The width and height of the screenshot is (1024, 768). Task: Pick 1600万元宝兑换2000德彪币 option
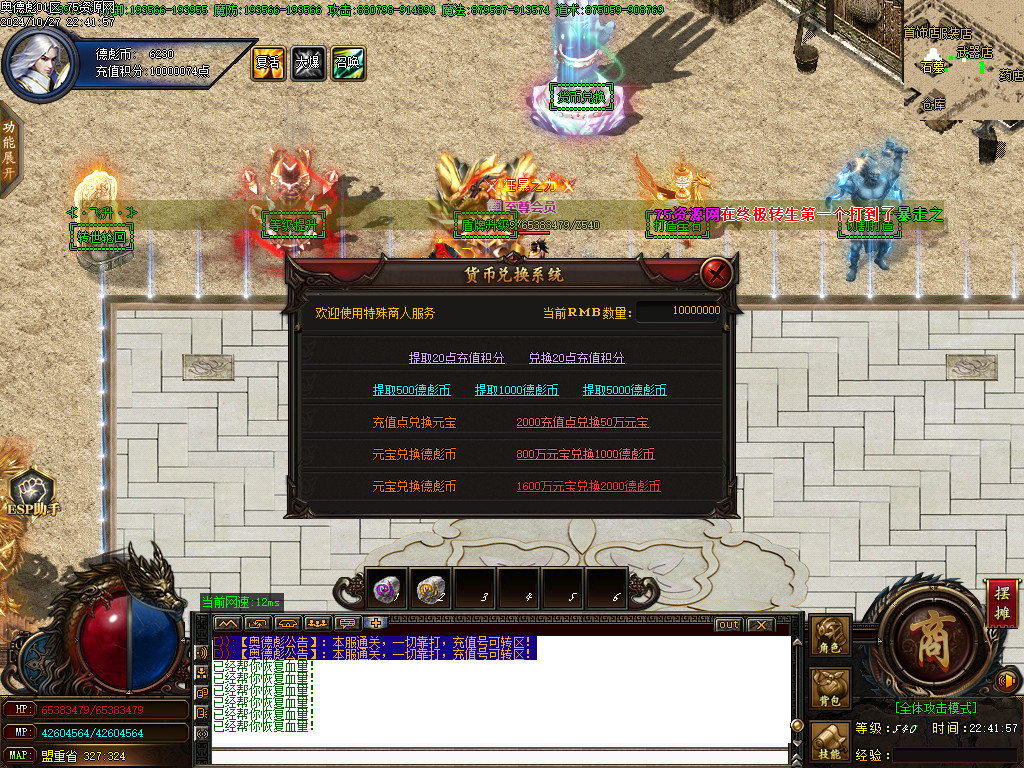(x=588, y=486)
